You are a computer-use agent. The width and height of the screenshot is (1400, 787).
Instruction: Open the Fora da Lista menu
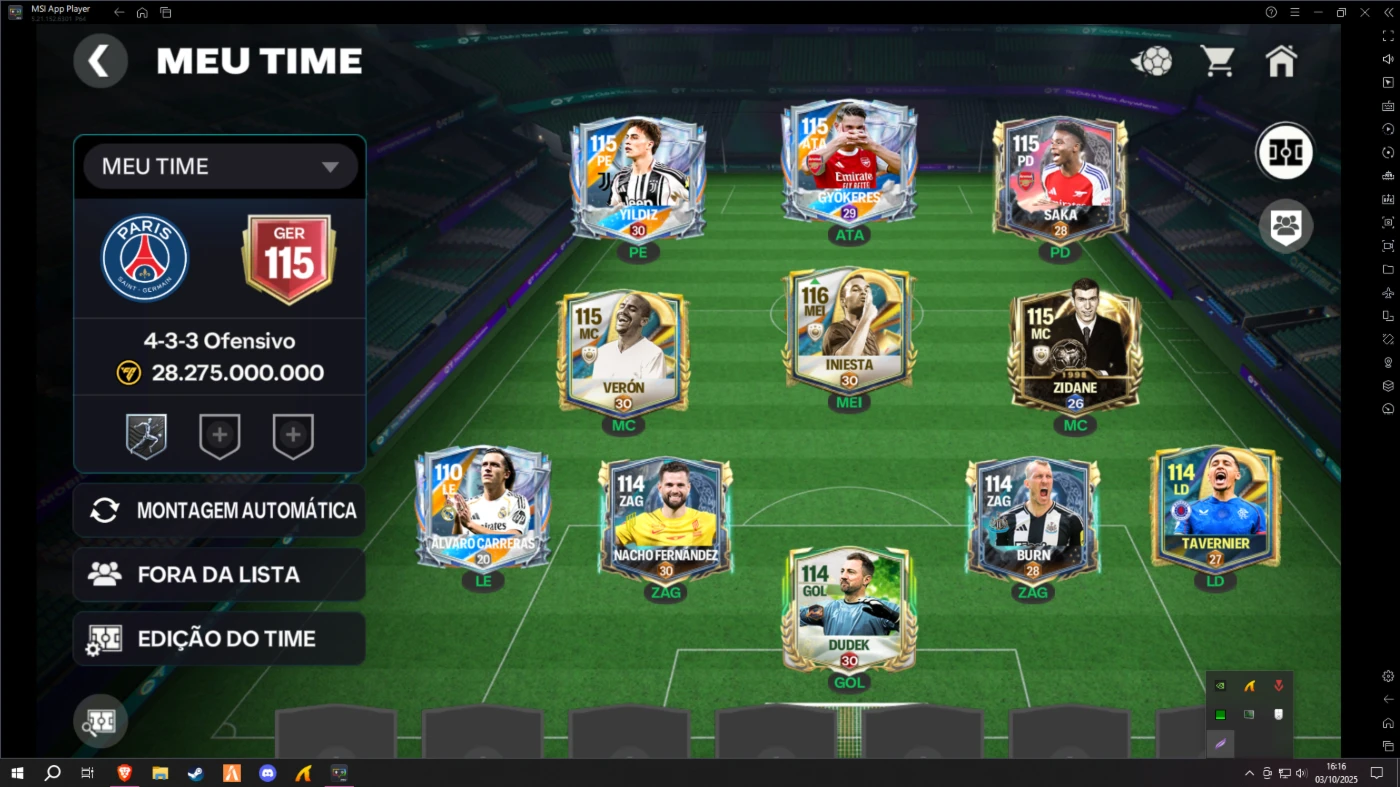(220, 574)
